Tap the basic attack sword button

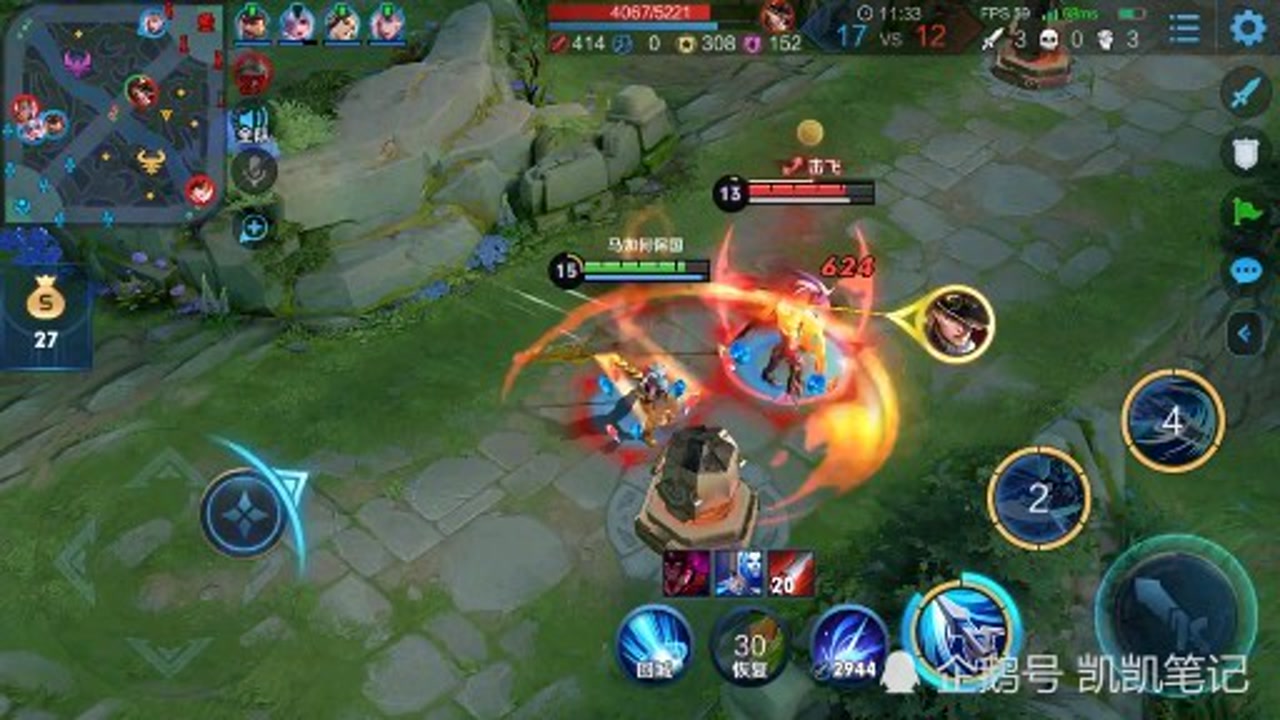[1176, 610]
